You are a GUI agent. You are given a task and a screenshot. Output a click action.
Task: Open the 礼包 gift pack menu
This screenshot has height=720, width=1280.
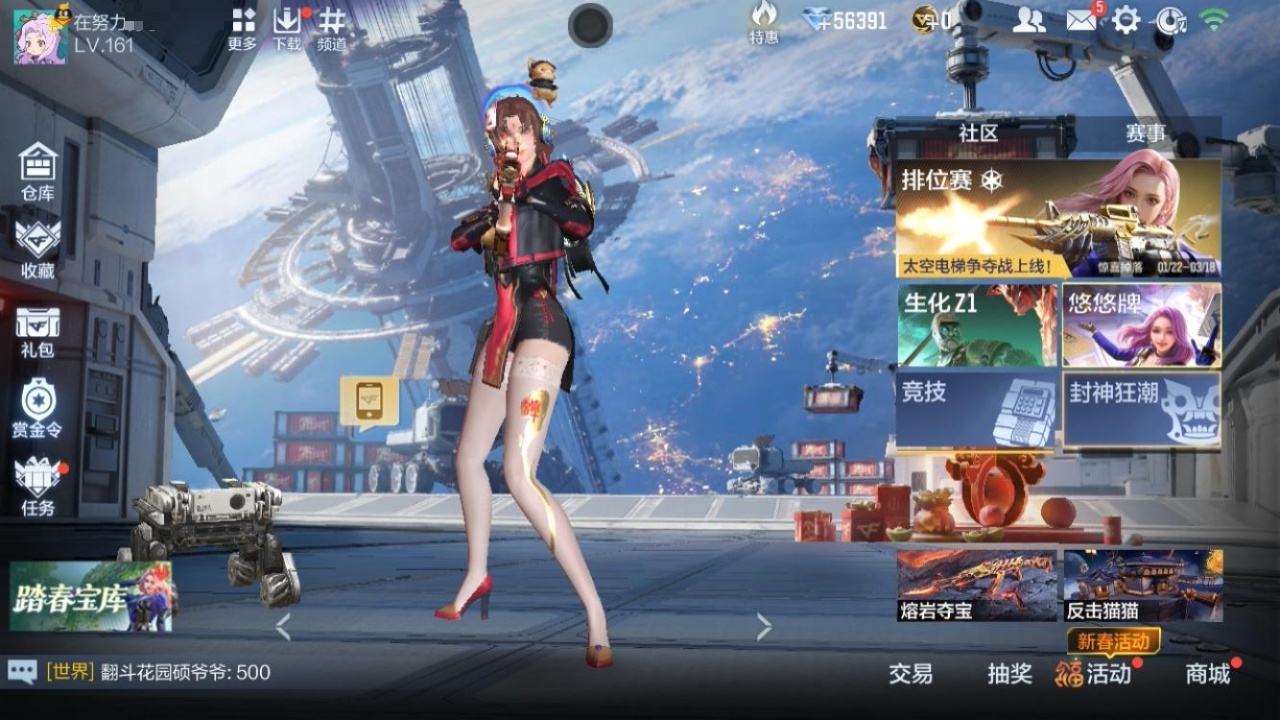coord(36,330)
